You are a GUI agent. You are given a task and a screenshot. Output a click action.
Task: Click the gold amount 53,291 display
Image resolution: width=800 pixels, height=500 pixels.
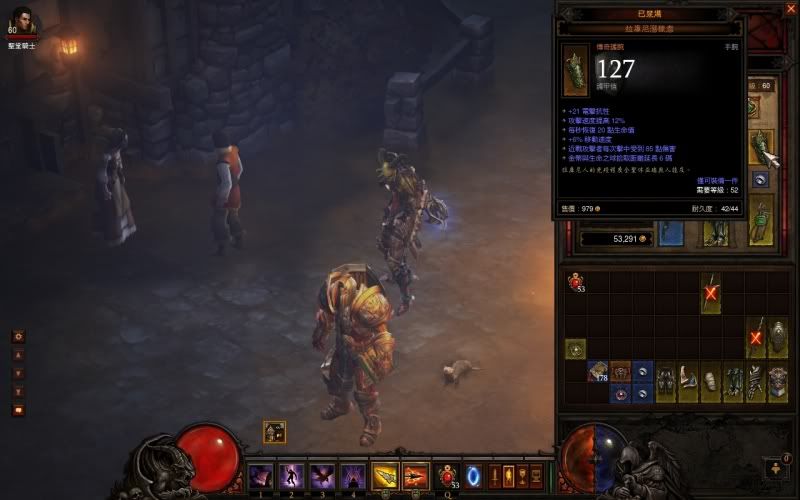615,239
